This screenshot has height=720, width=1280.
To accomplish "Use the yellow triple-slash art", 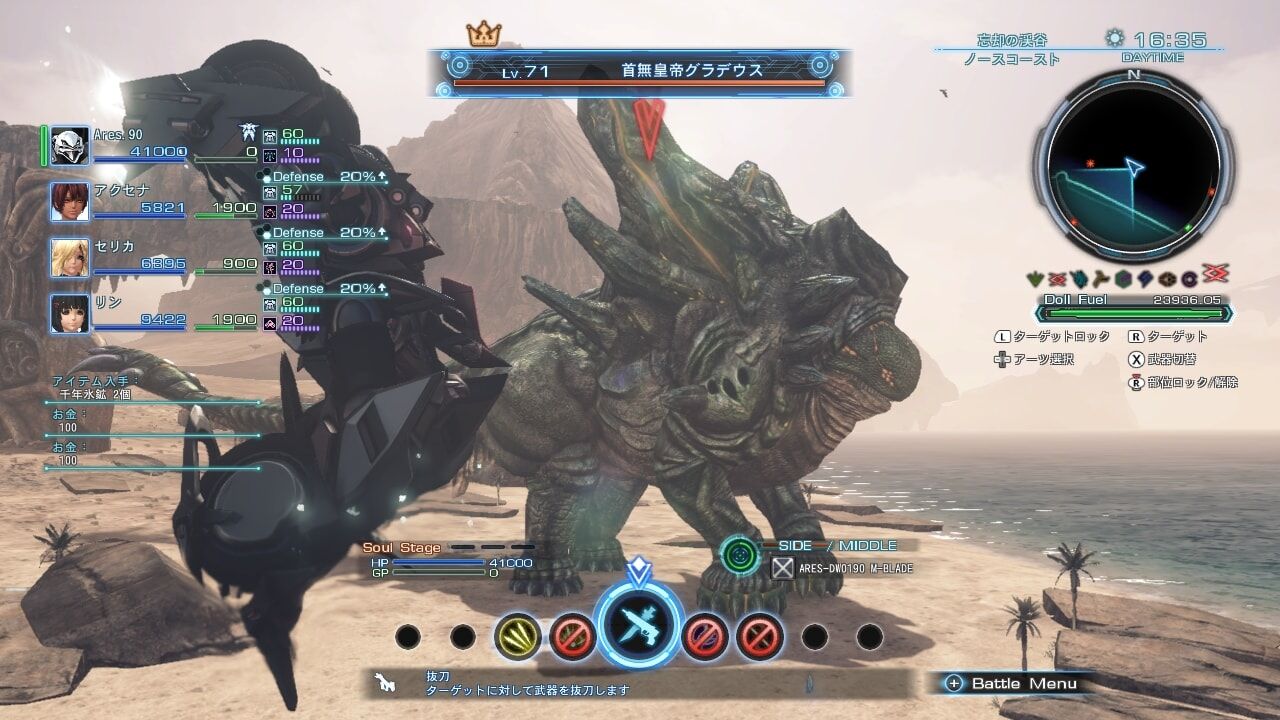I will 517,636.
